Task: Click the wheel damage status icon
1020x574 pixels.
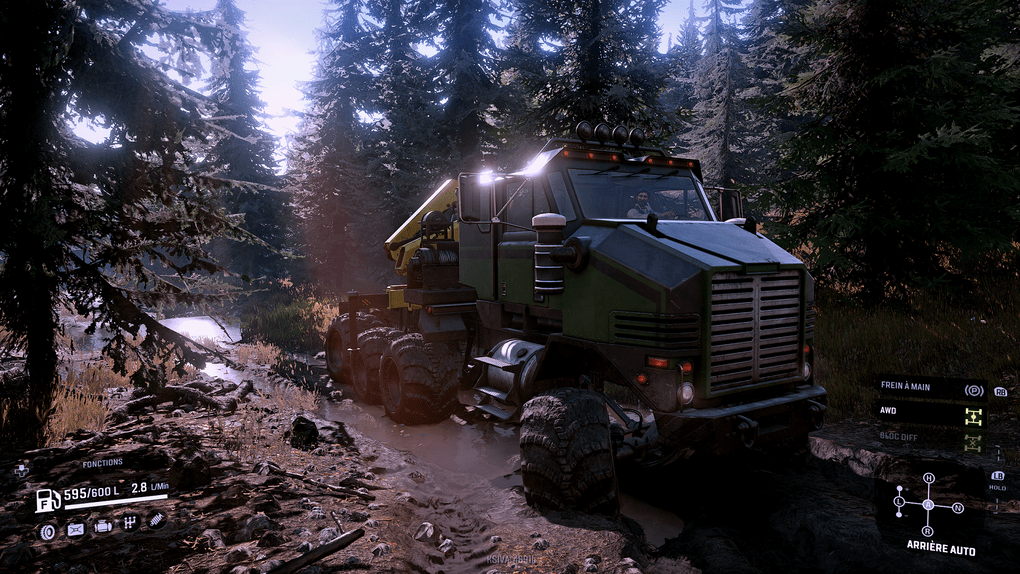Action: 47,530
